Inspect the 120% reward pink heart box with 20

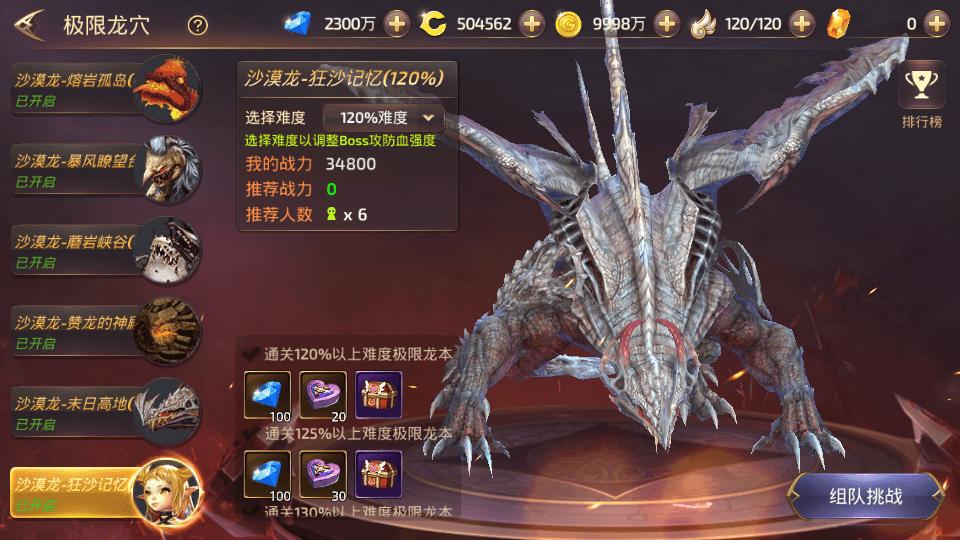pyautogui.click(x=323, y=396)
